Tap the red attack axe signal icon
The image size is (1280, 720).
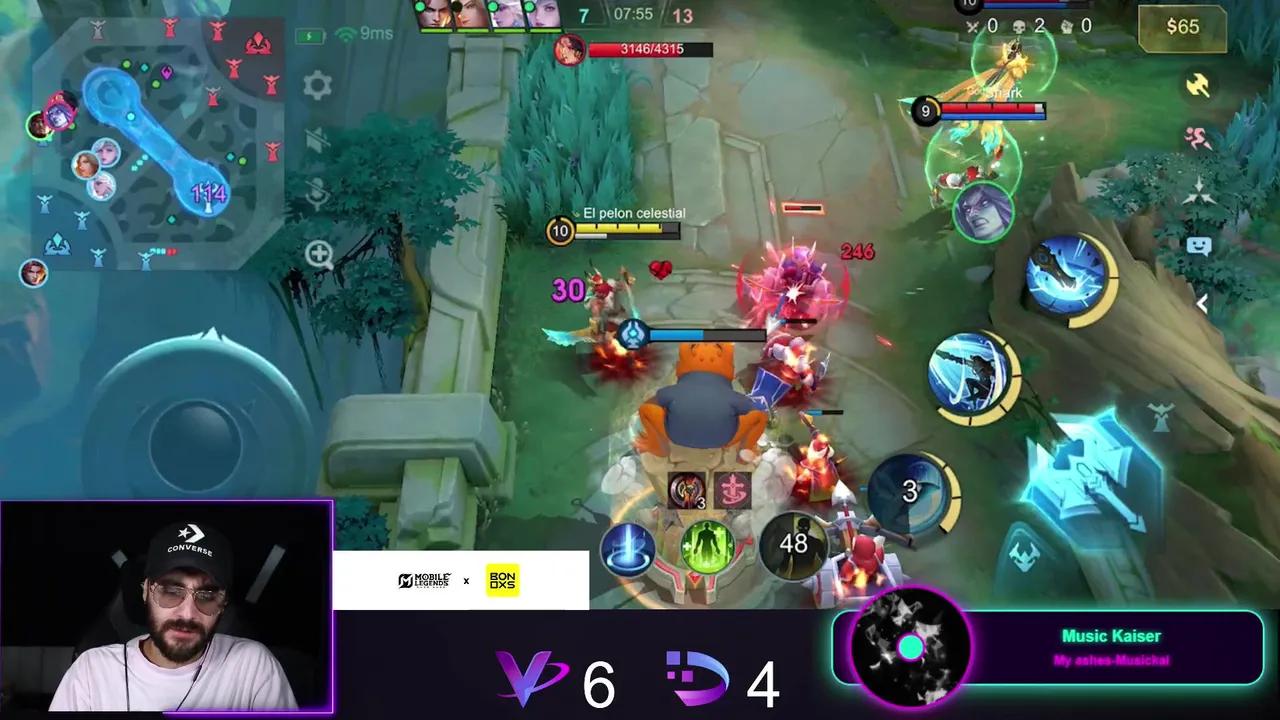pos(1197,86)
